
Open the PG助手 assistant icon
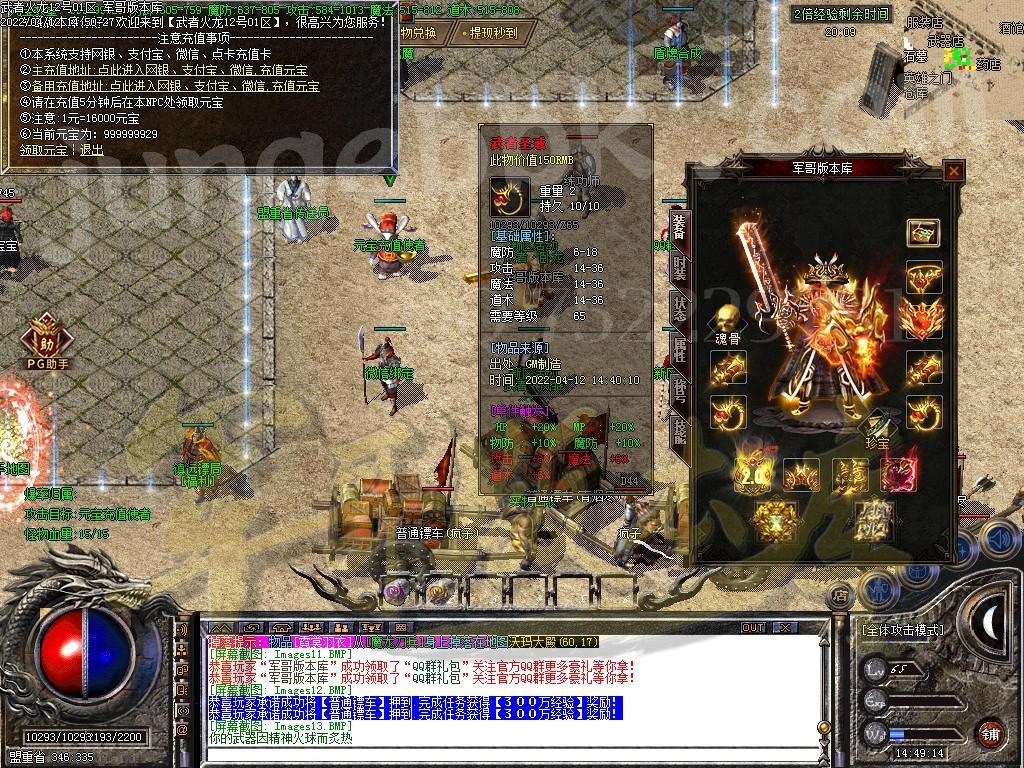[43, 336]
